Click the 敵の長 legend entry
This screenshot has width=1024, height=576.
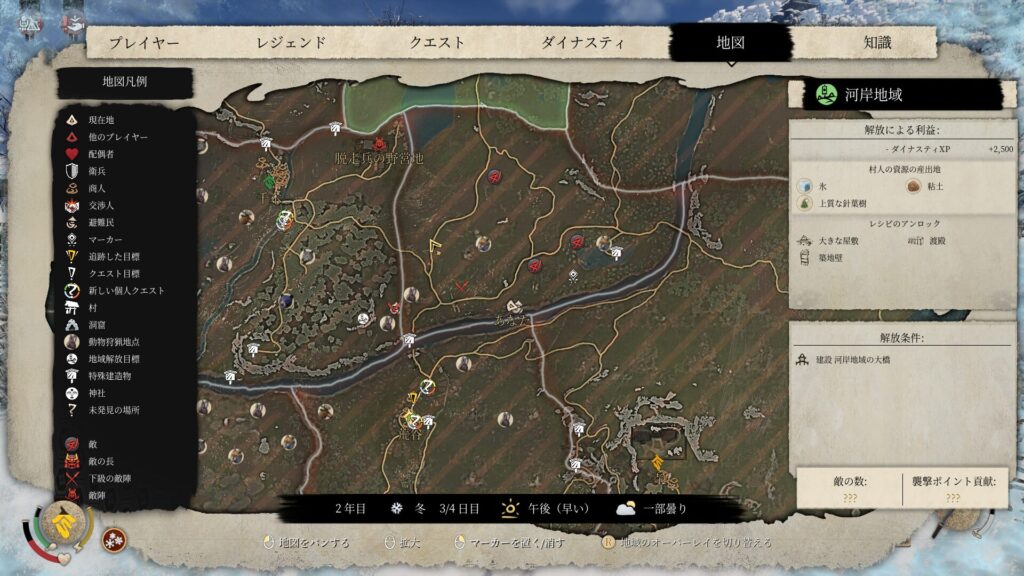(x=104, y=461)
